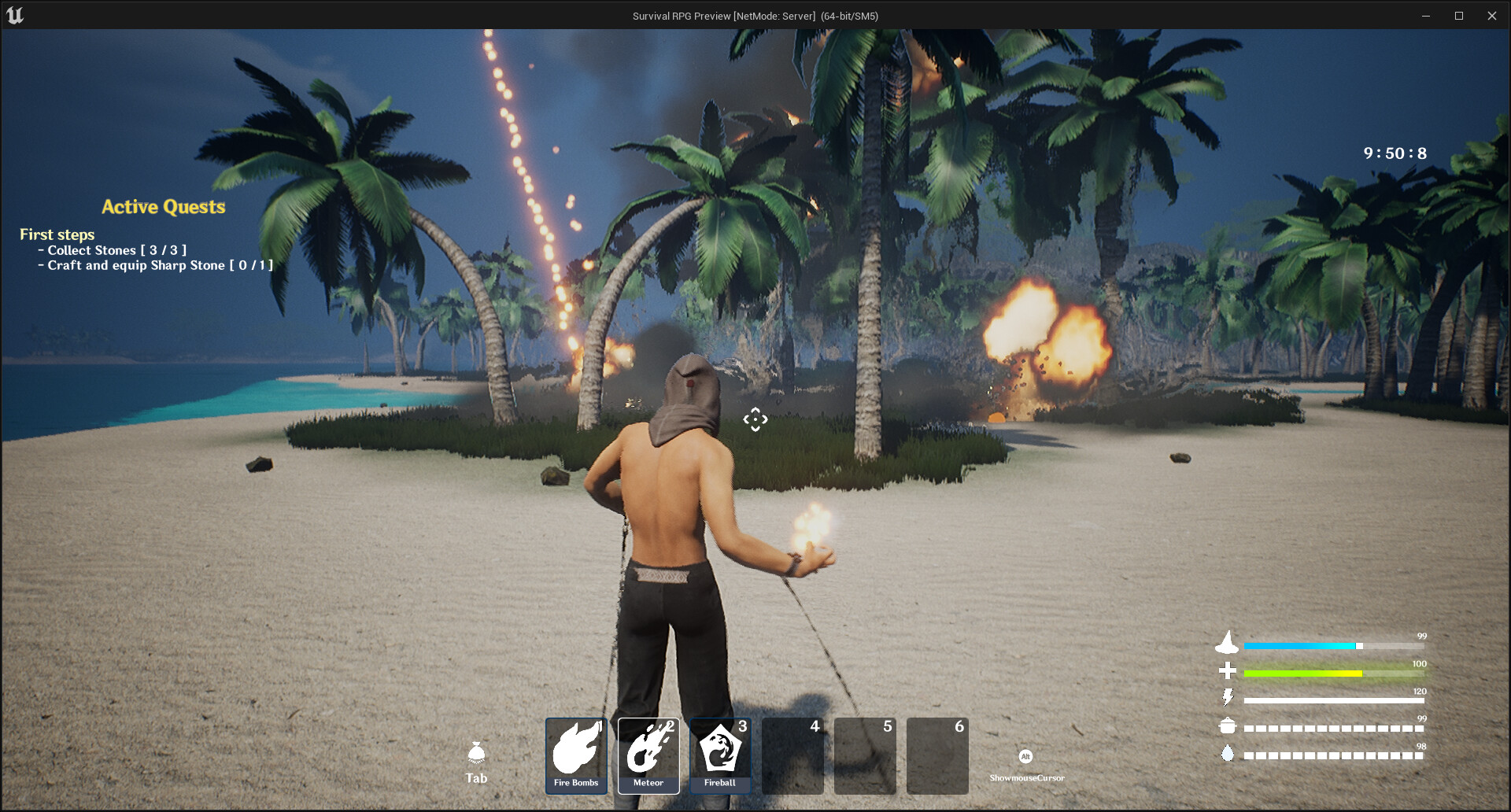Screen dimensions: 1511x812
Task: Select the Fire Bombs spell in the hotbar
Action: click(x=575, y=754)
